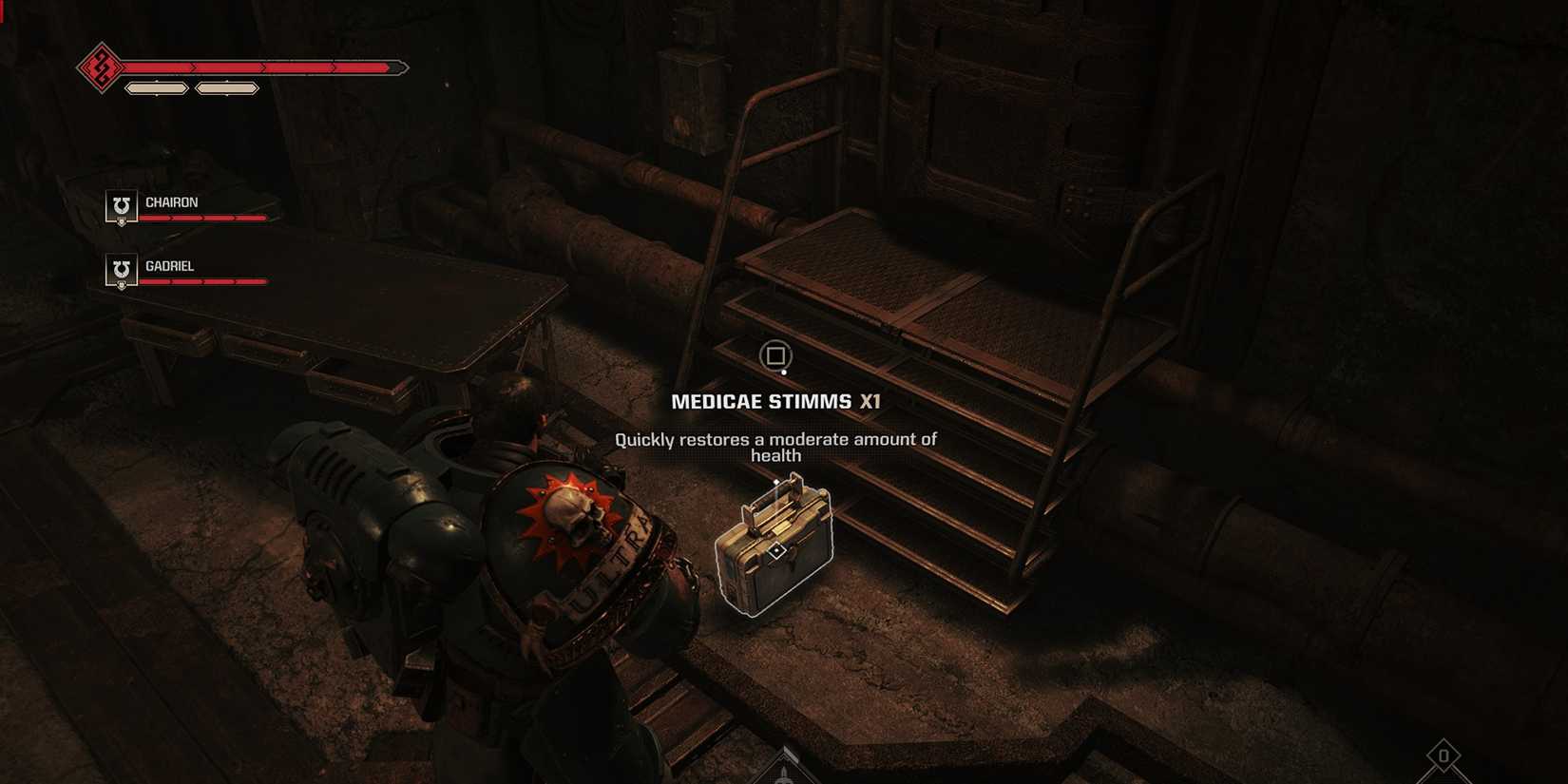Click the MEDICAE STIMMS X1 title text
This screenshot has height=784, width=1568.
pyautogui.click(x=775, y=401)
